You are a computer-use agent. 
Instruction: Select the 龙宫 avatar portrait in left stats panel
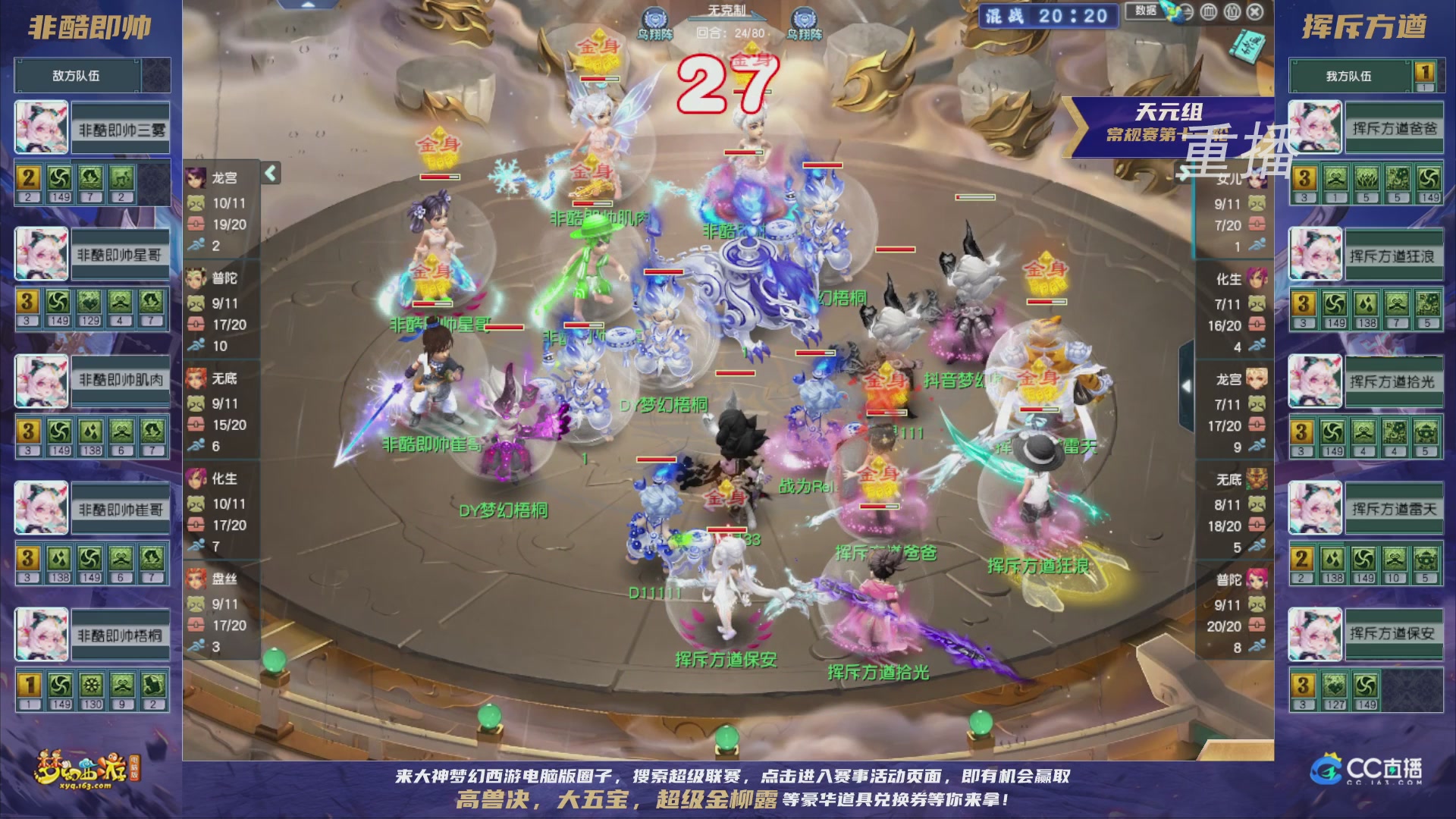pyautogui.click(x=196, y=177)
